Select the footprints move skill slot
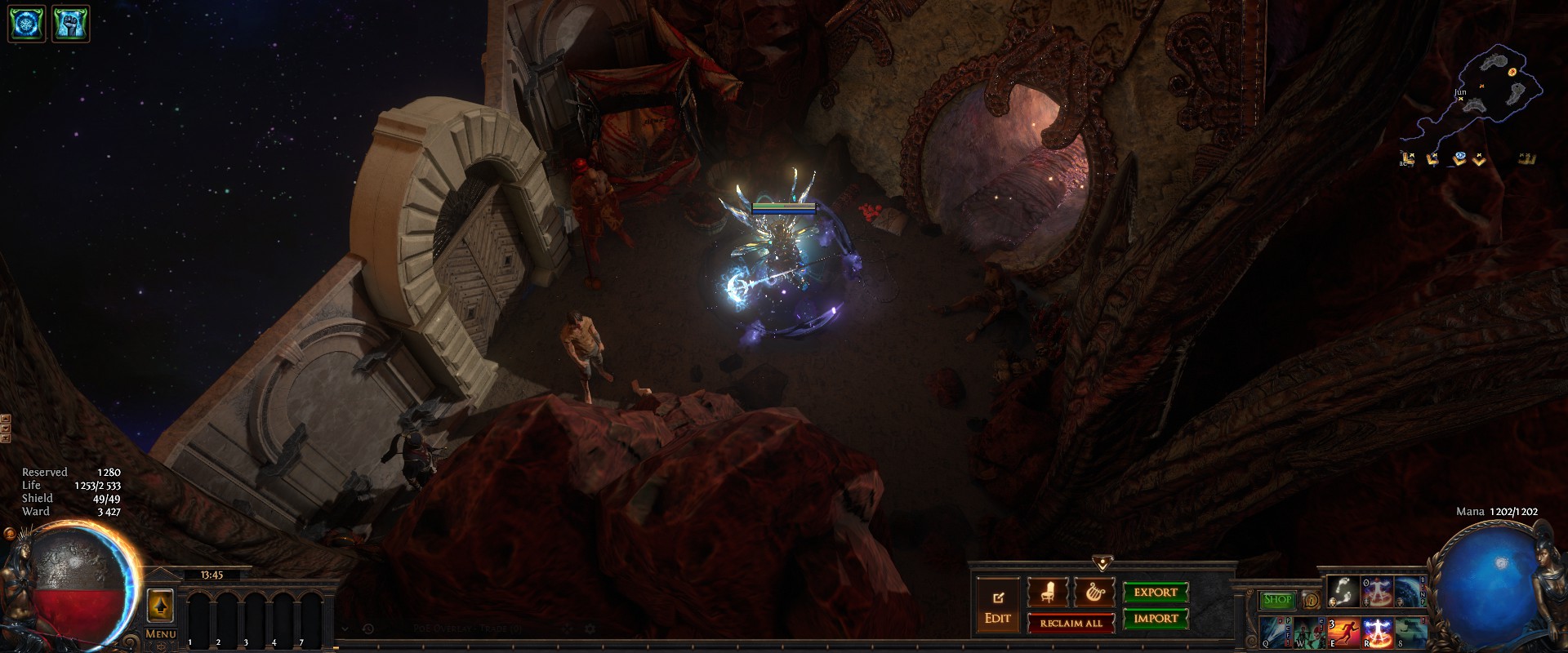The height and width of the screenshot is (653, 1568). (x=1343, y=592)
